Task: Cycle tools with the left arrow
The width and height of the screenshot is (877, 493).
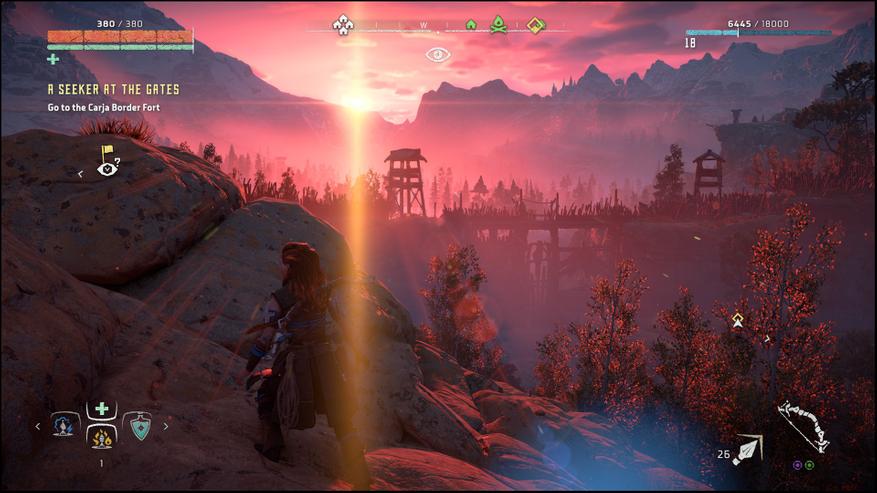Action: click(x=38, y=426)
